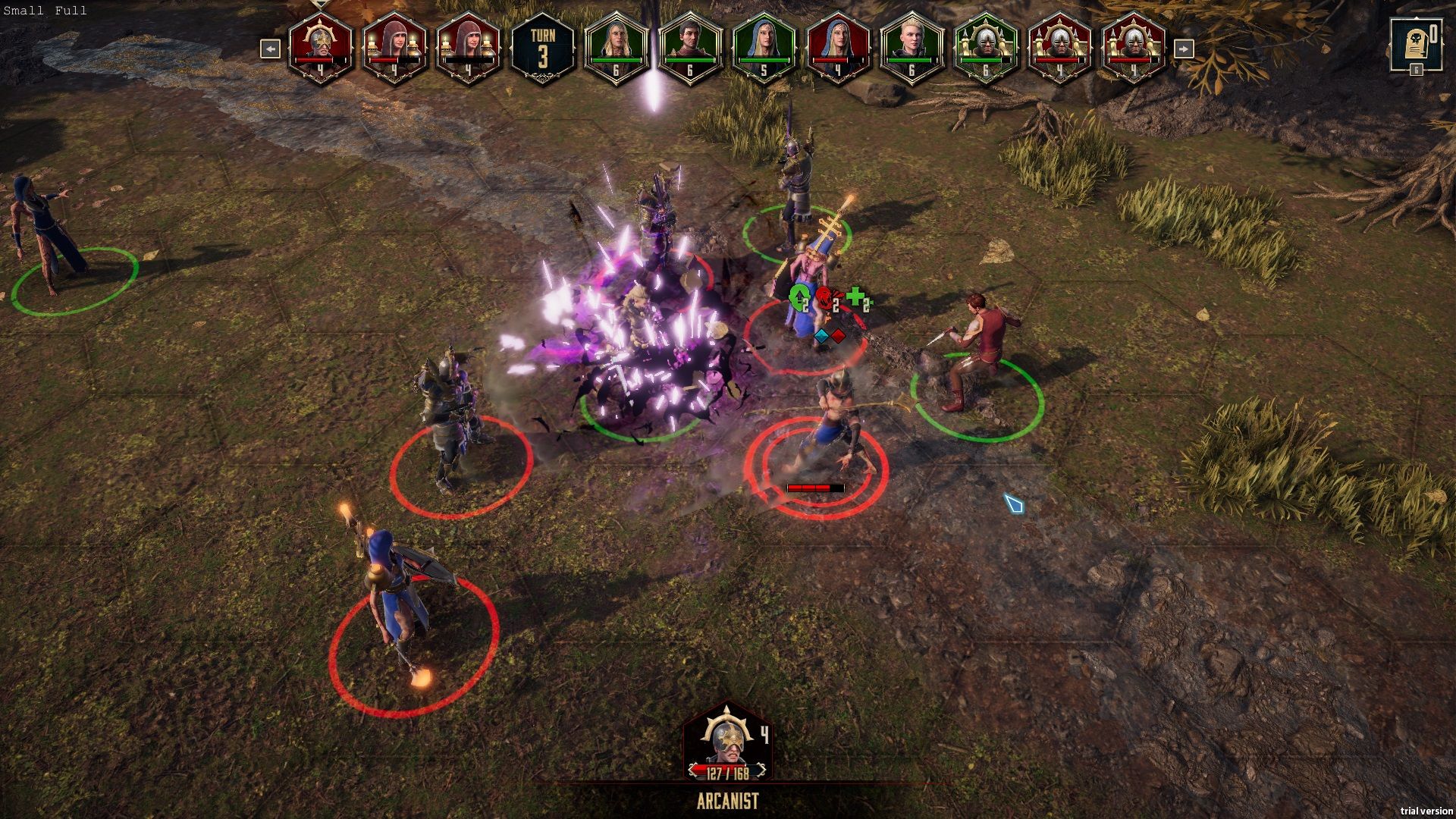The height and width of the screenshot is (819, 1456).
Task: Choose the green blue-hooded woman's turn portrait
Action: [x=764, y=47]
